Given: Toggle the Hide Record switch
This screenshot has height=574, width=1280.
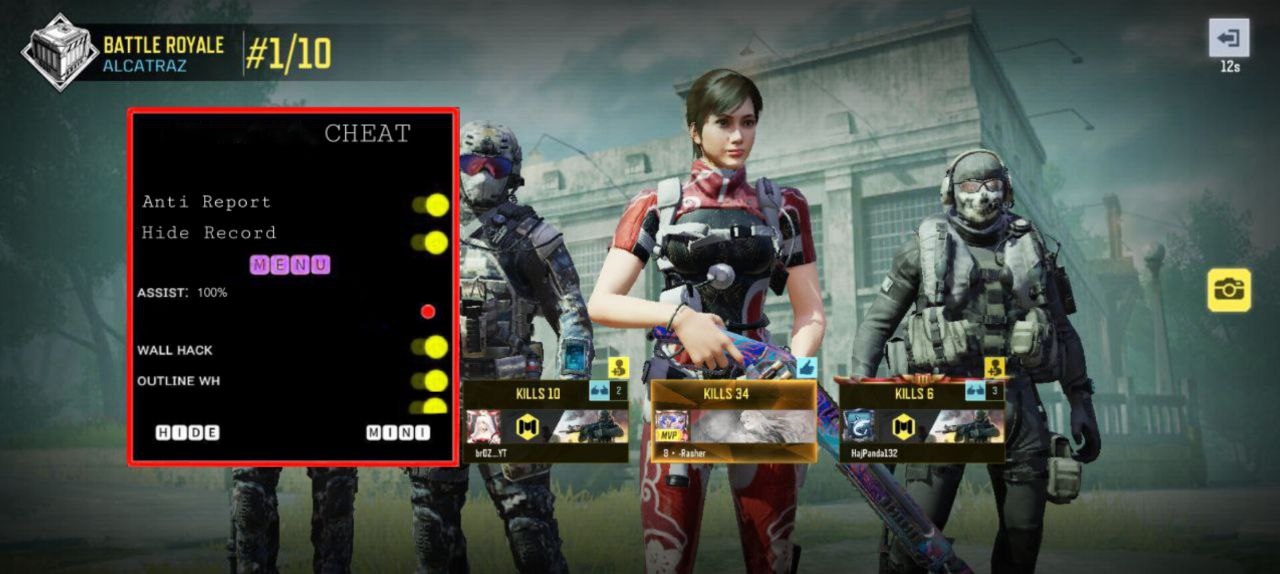Looking at the screenshot, I should (x=432, y=242).
